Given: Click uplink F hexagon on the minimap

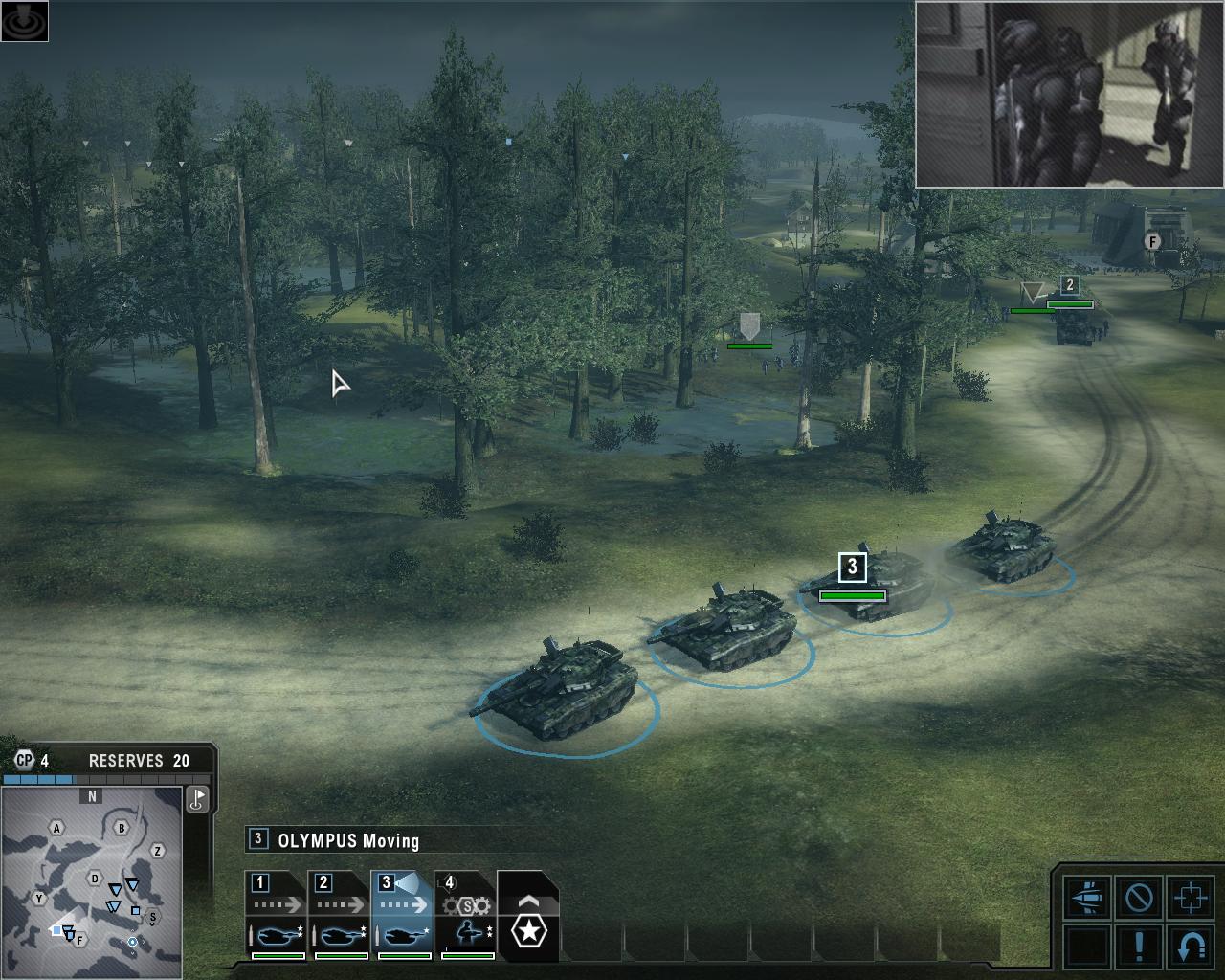Looking at the screenshot, I should [80, 940].
